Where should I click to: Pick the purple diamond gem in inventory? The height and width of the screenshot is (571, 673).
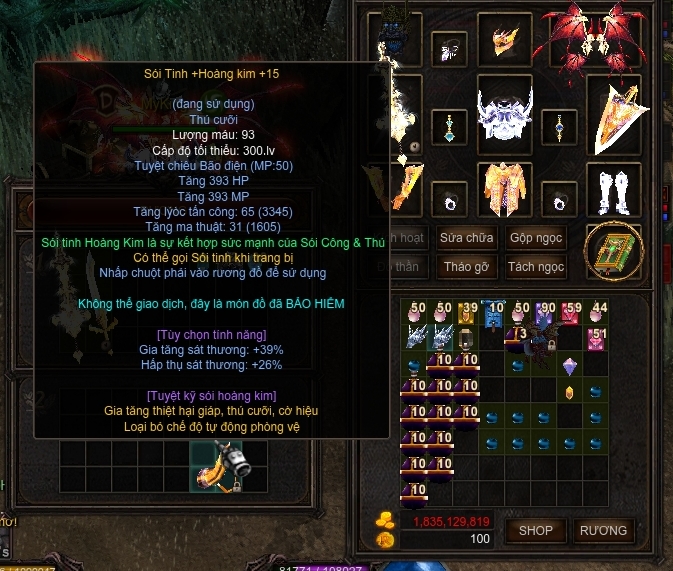[x=571, y=365]
